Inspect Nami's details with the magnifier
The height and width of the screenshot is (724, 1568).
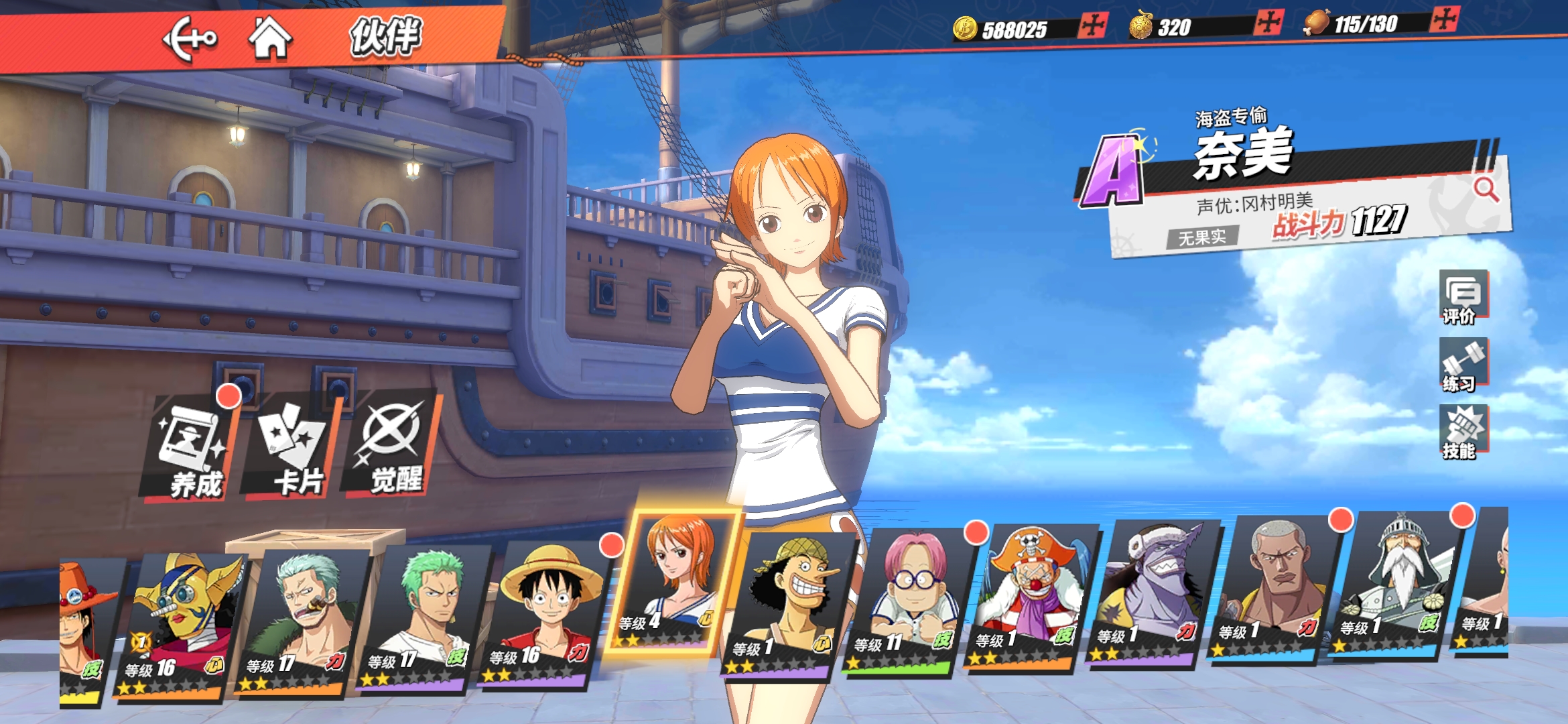click(x=1486, y=190)
